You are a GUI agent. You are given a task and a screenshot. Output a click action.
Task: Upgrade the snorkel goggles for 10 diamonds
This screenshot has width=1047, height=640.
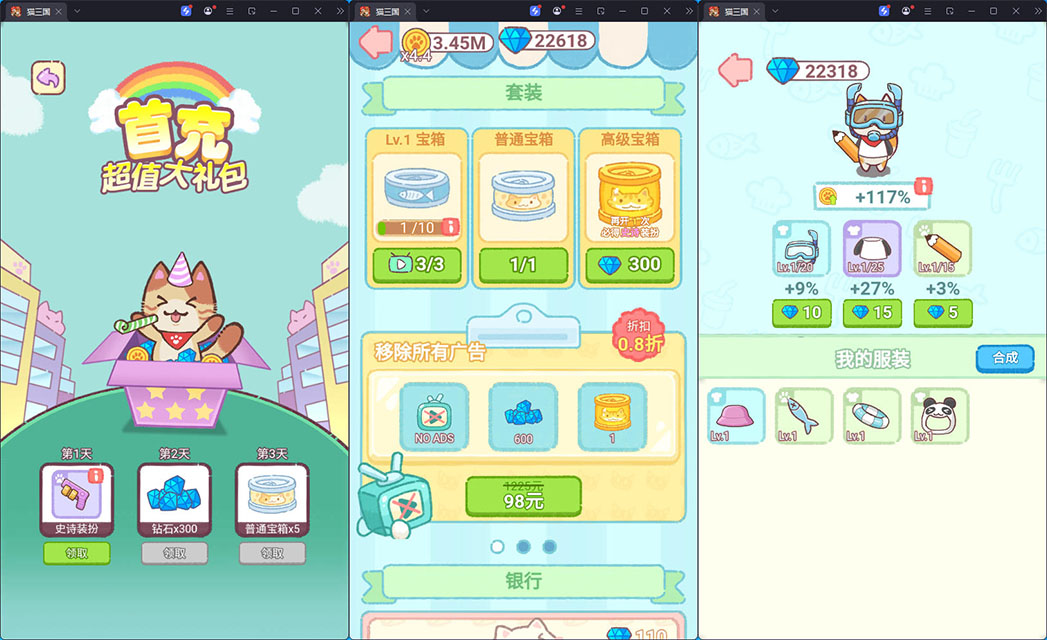coord(801,313)
